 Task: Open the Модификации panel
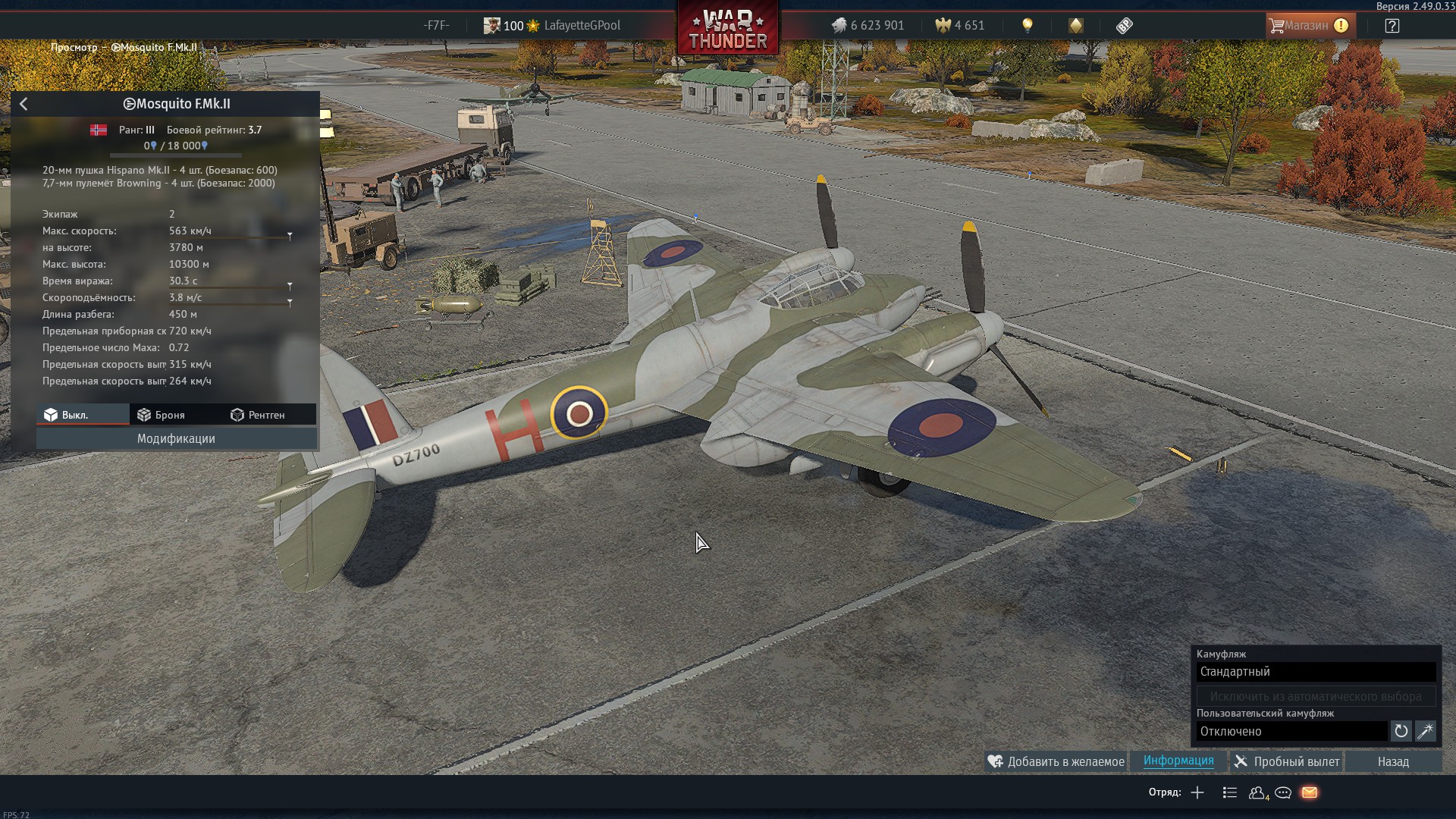[176, 438]
